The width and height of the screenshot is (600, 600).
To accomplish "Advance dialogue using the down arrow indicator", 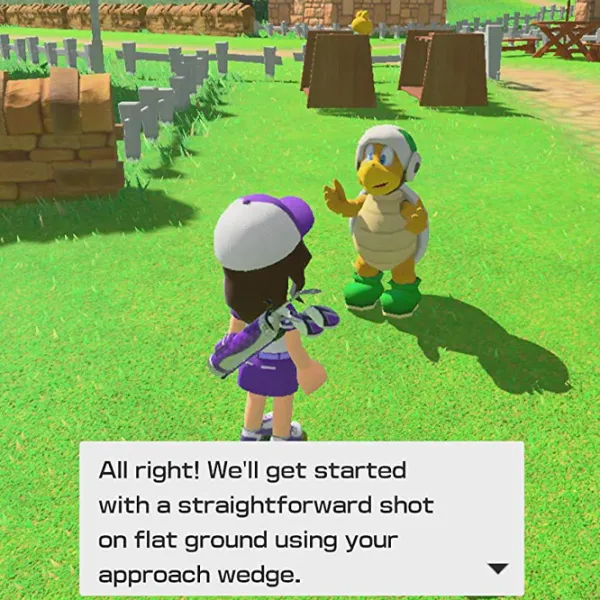I will point(497,568).
